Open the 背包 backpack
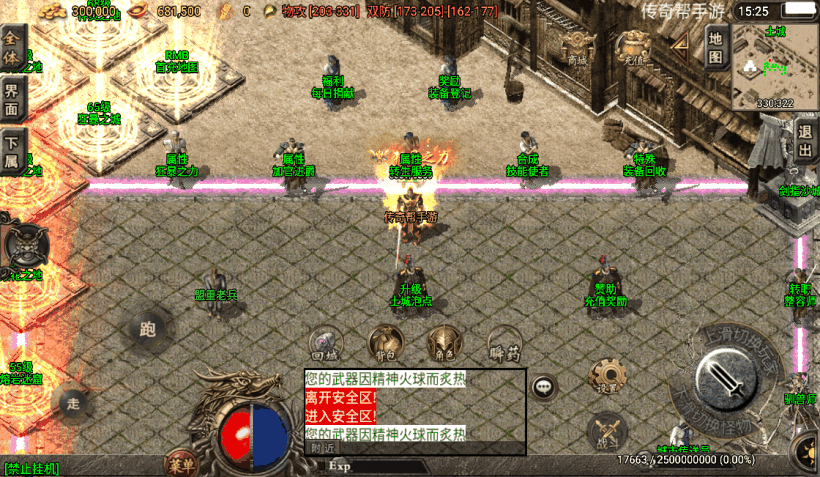The image size is (820, 477). click(x=385, y=342)
